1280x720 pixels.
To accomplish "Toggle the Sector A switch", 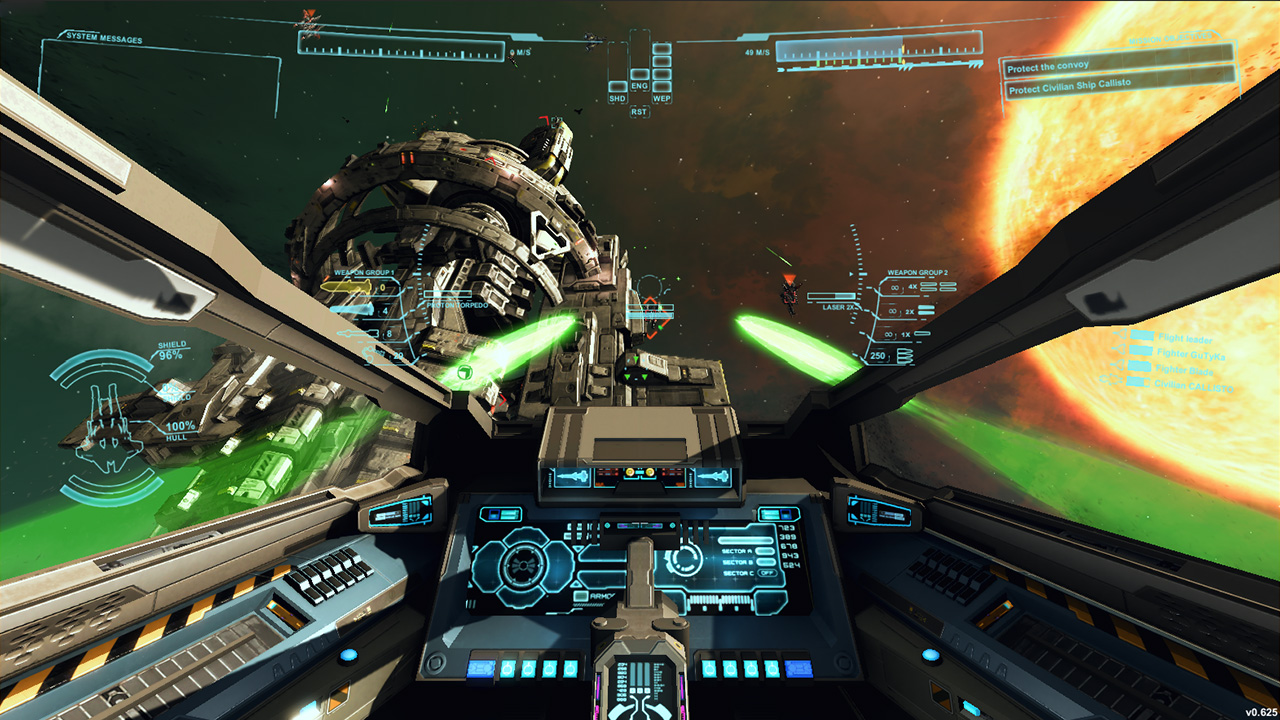I will click(765, 551).
